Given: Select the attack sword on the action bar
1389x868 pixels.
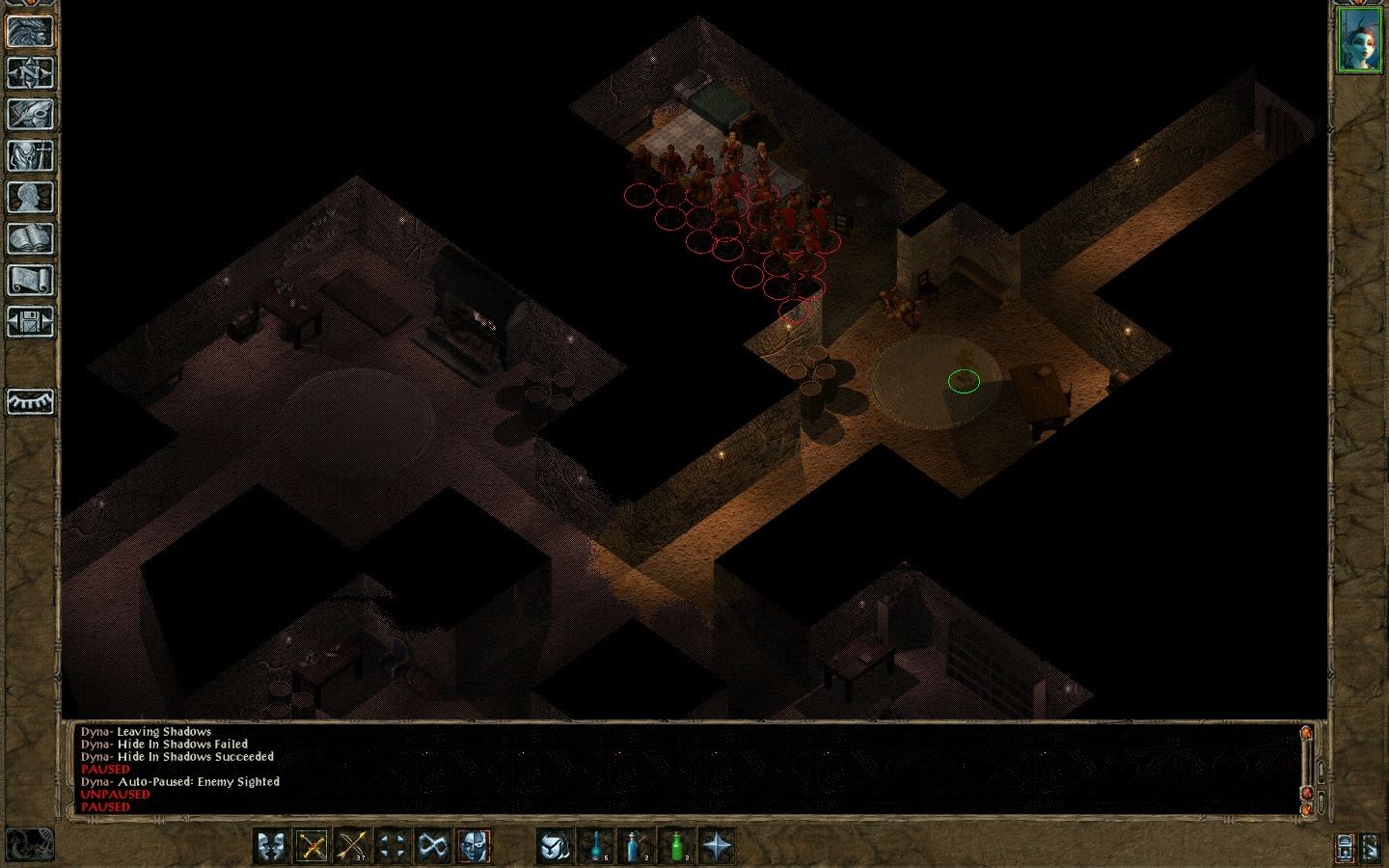Looking at the screenshot, I should (311, 847).
